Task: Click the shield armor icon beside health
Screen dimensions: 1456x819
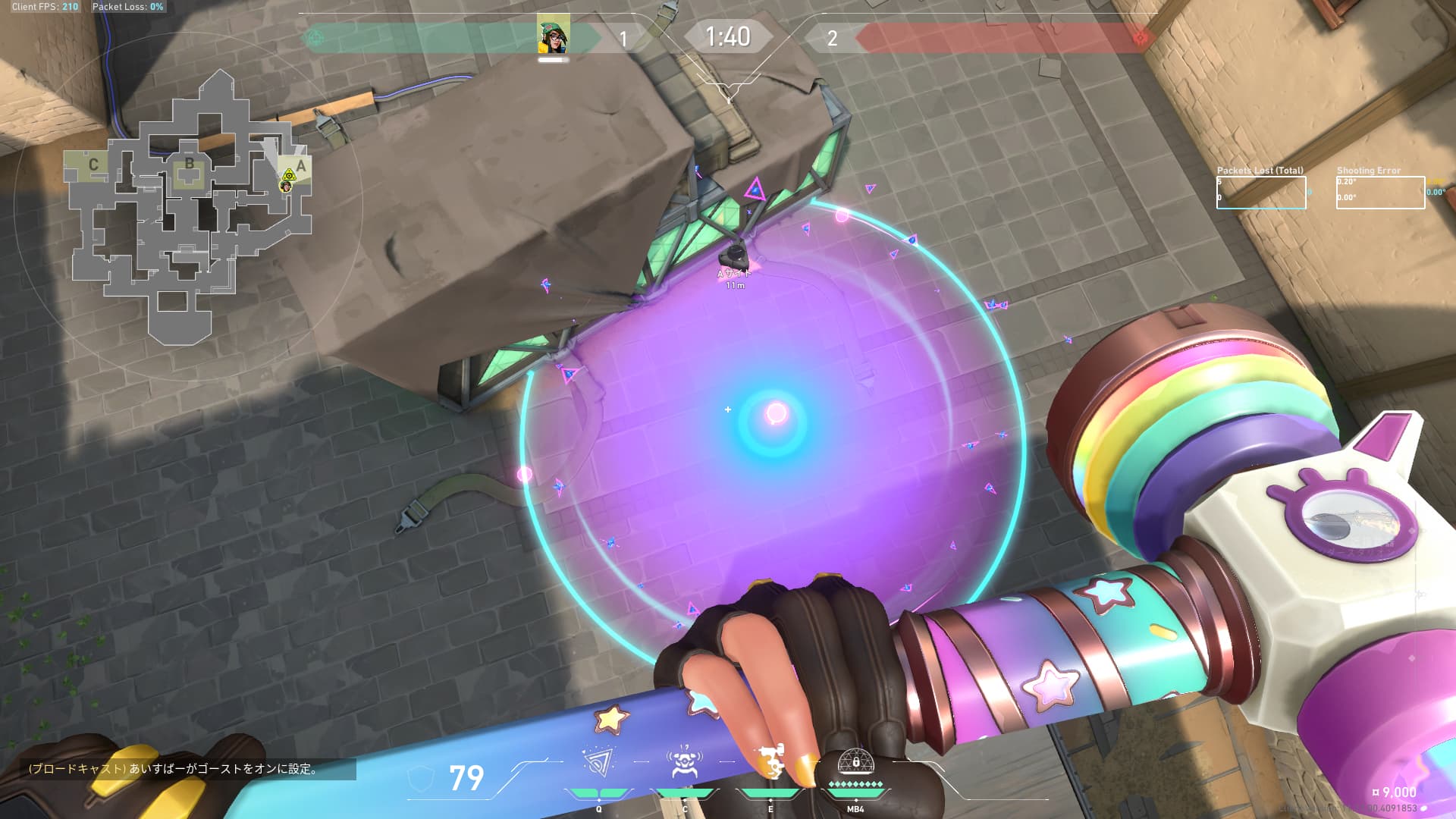Action: click(x=421, y=778)
